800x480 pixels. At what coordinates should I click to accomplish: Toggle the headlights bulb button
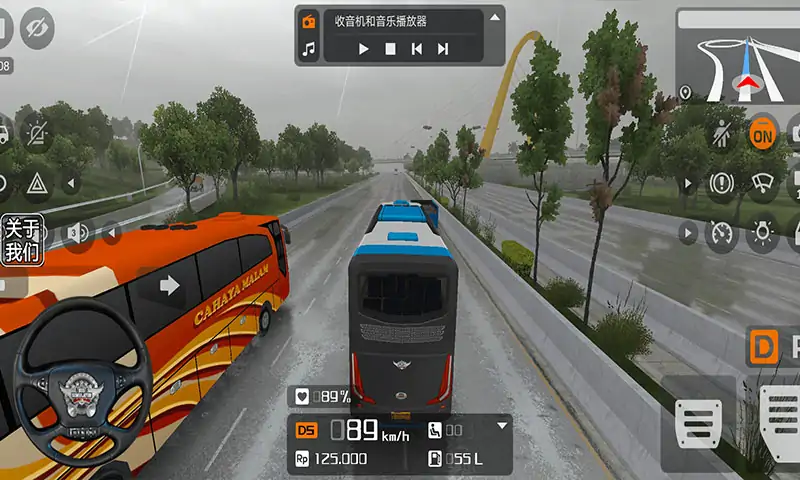[763, 233]
